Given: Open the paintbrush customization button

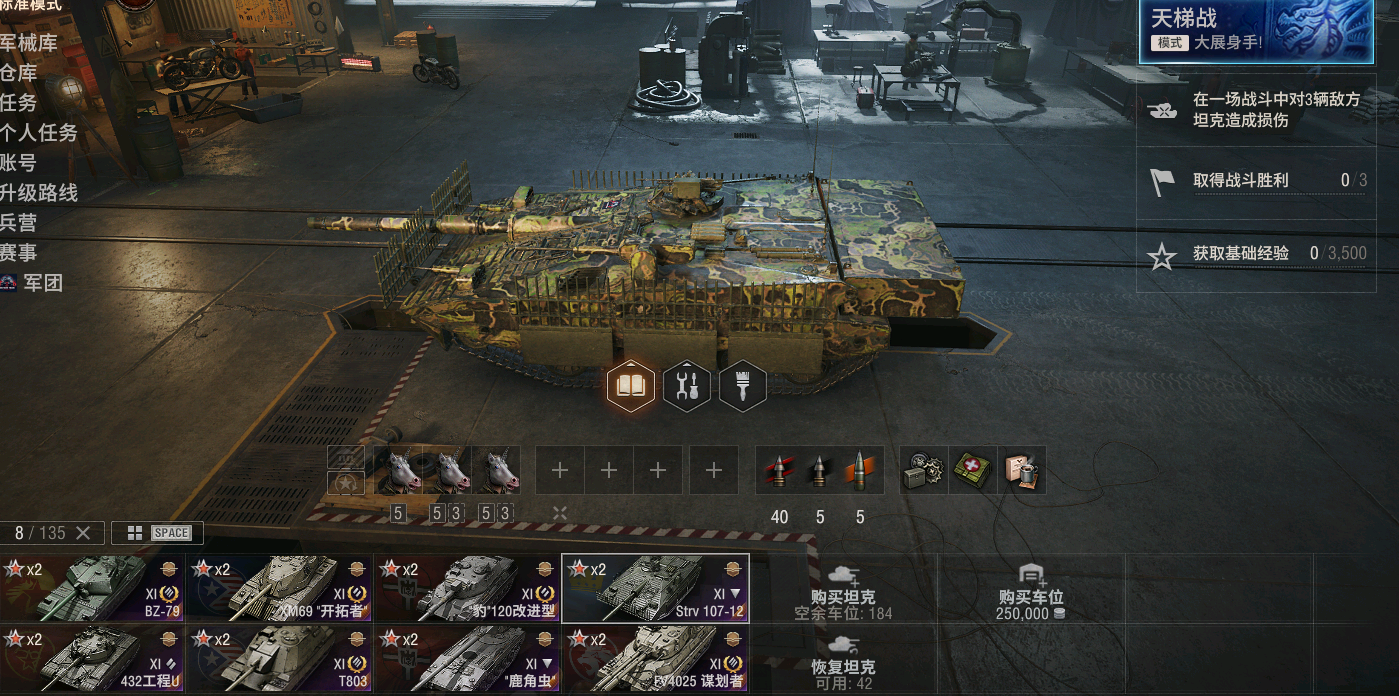Looking at the screenshot, I should pos(743,385).
